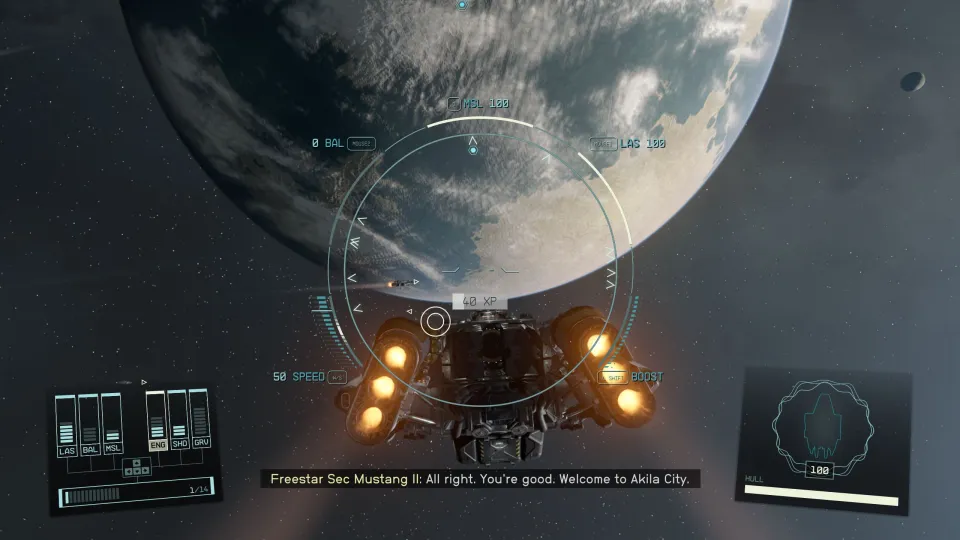Select the BAL power allocation column
Screen dimensions: 960x540
coord(90,427)
